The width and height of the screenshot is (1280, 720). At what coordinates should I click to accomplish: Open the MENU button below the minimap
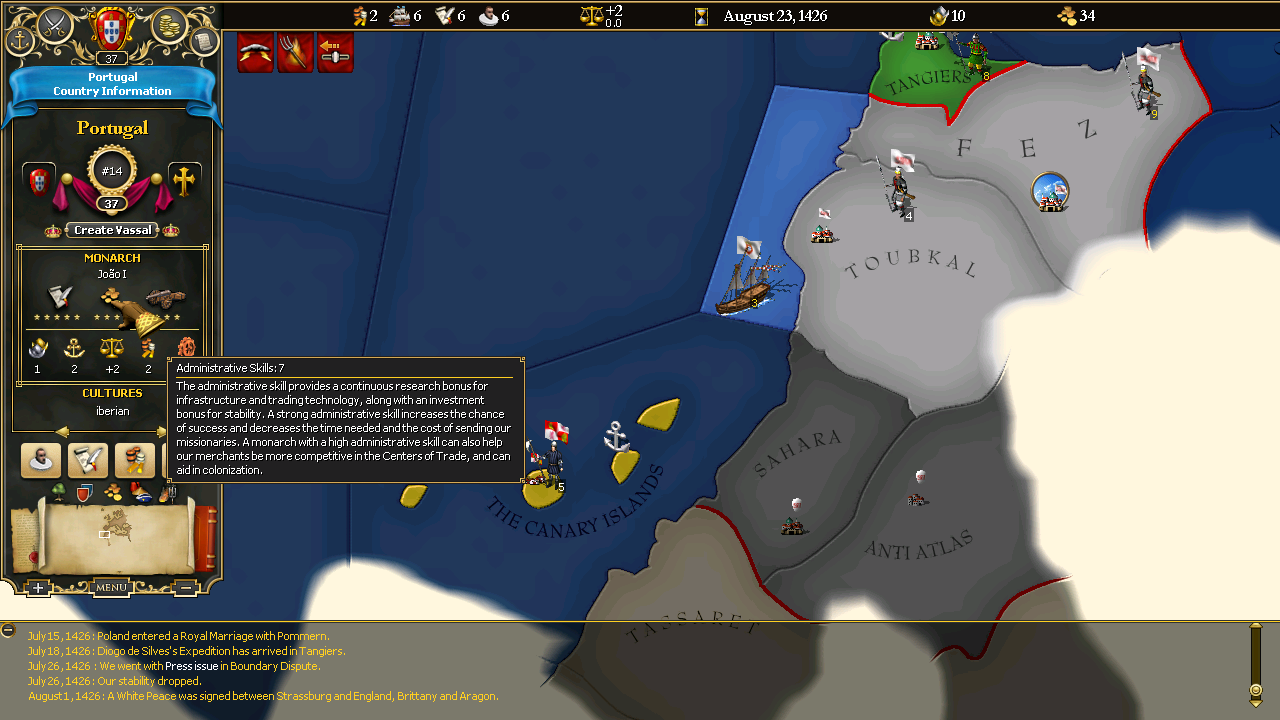point(111,587)
